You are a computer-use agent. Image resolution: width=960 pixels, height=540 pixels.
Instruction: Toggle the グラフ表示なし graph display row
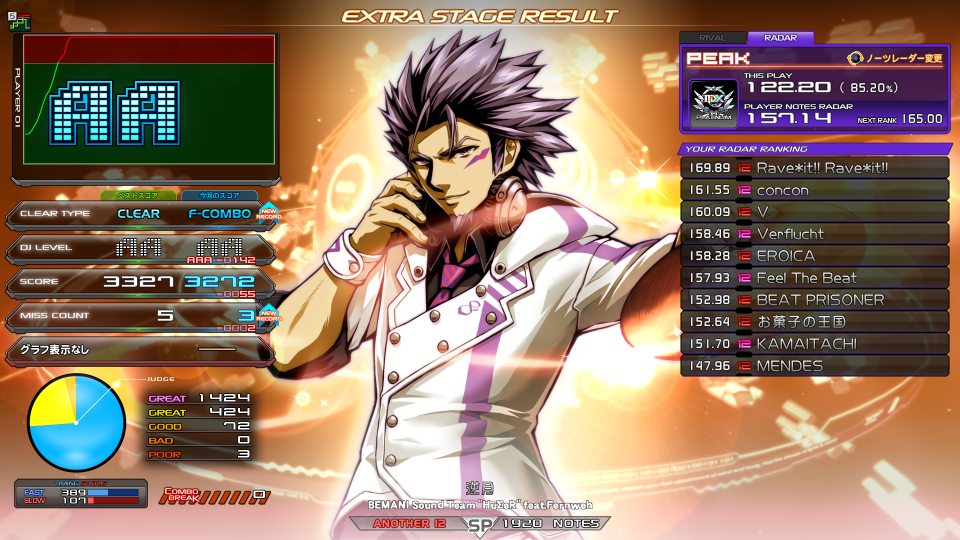[x=138, y=350]
